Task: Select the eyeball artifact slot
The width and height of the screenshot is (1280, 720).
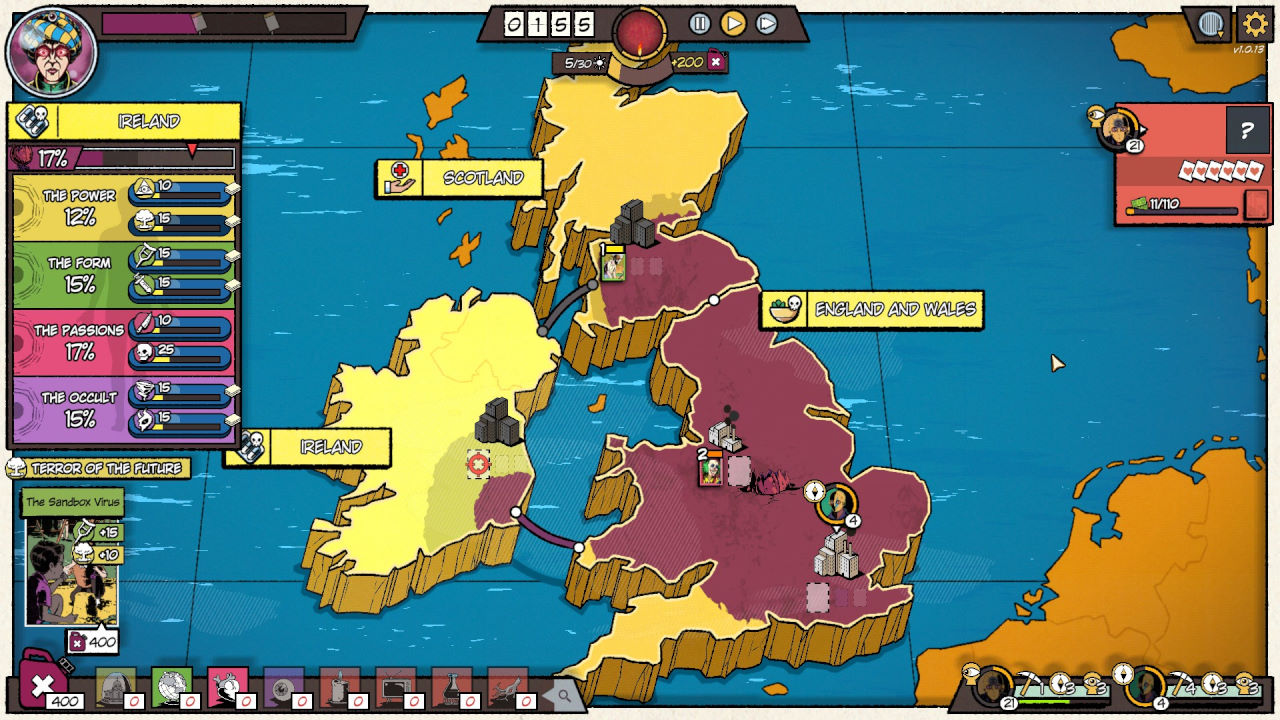Action: (x=283, y=688)
